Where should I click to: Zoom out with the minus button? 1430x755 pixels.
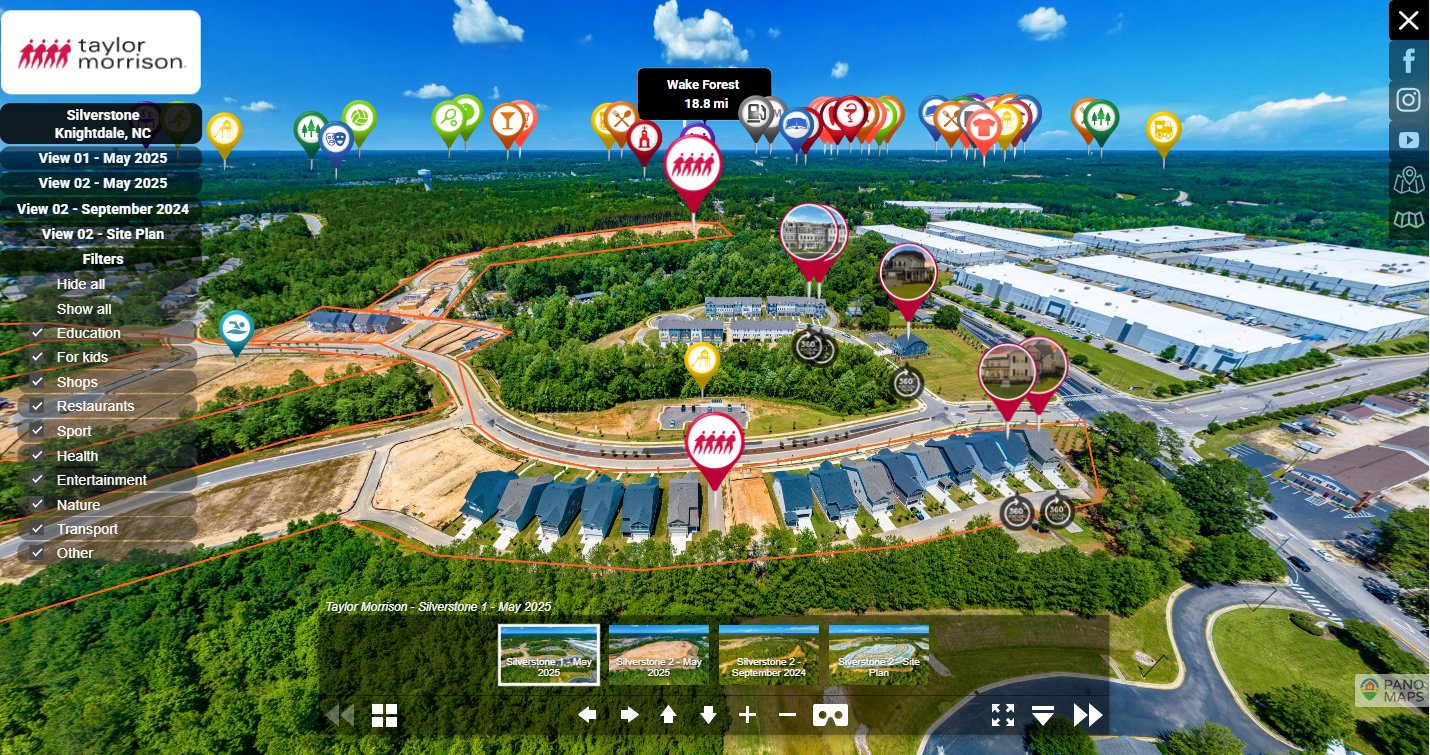pyautogui.click(x=787, y=714)
